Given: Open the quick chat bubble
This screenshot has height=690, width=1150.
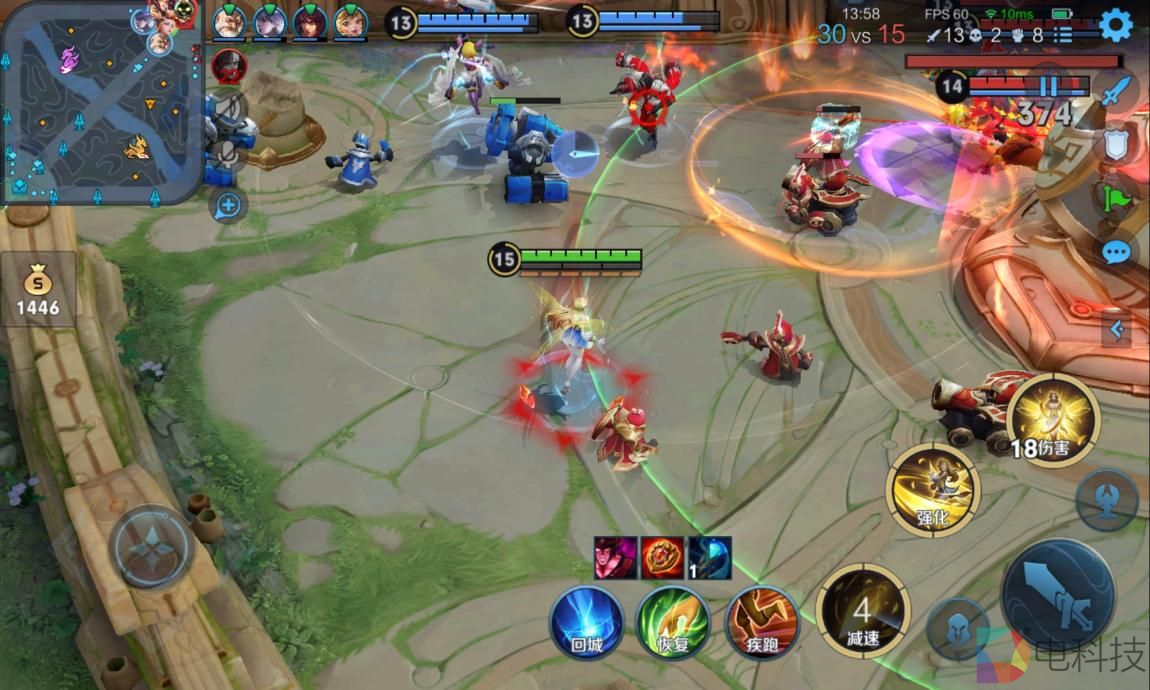Looking at the screenshot, I should [1116, 252].
